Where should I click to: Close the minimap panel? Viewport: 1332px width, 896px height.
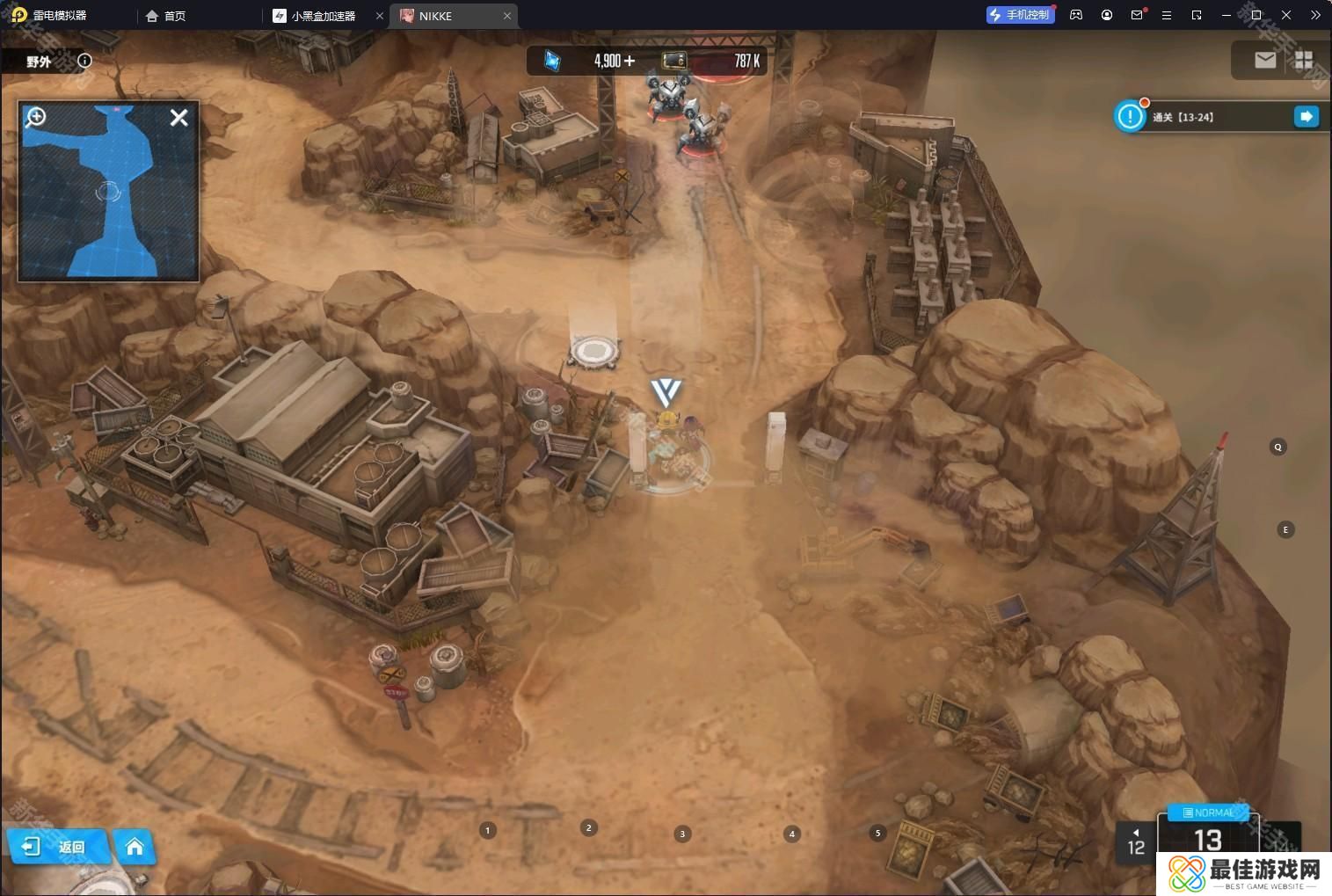178,118
